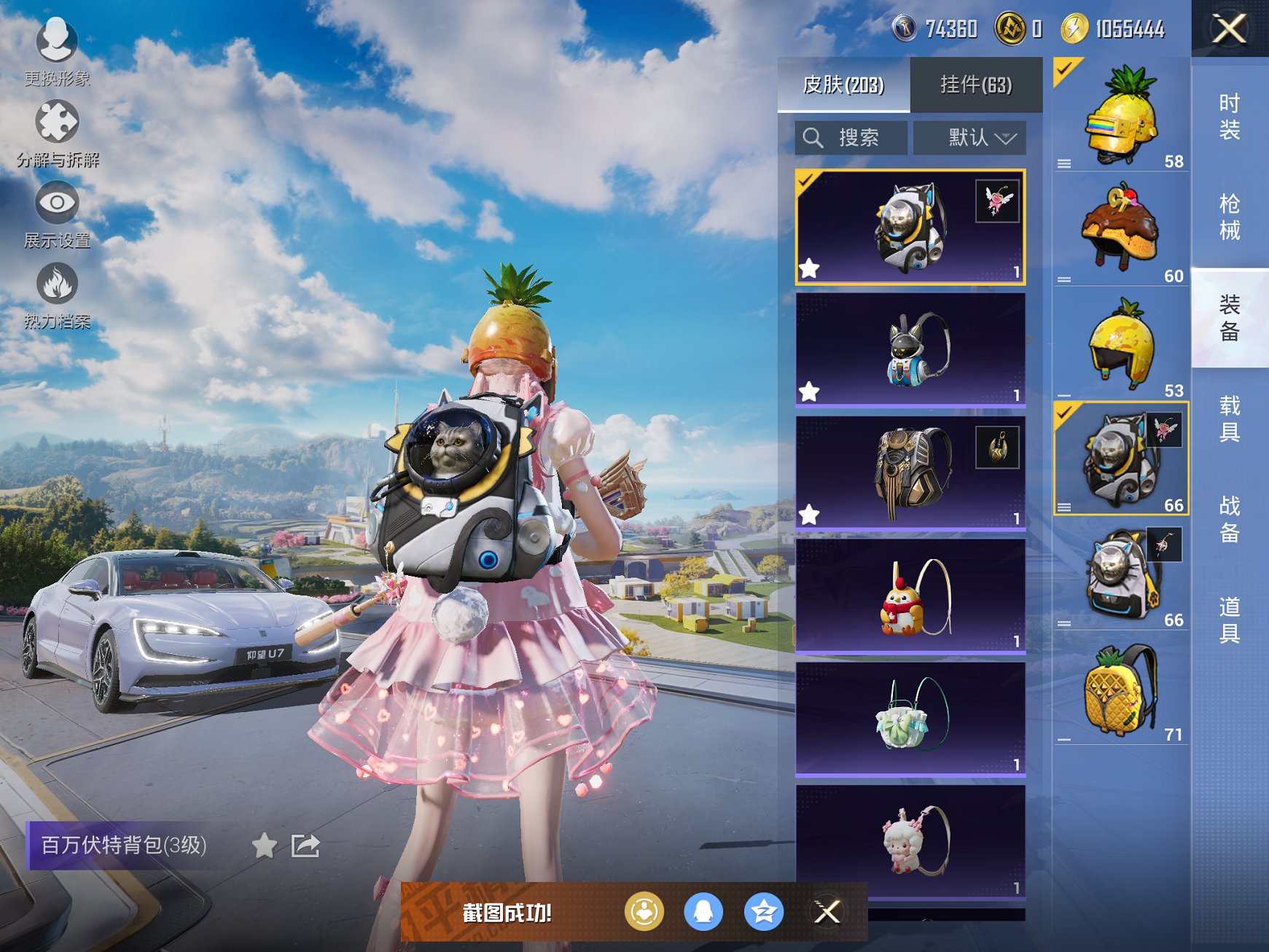Screen dimensions: 1269x952
Task: Open the 挂件(63) pendants tab
Action: pyautogui.click(x=976, y=85)
